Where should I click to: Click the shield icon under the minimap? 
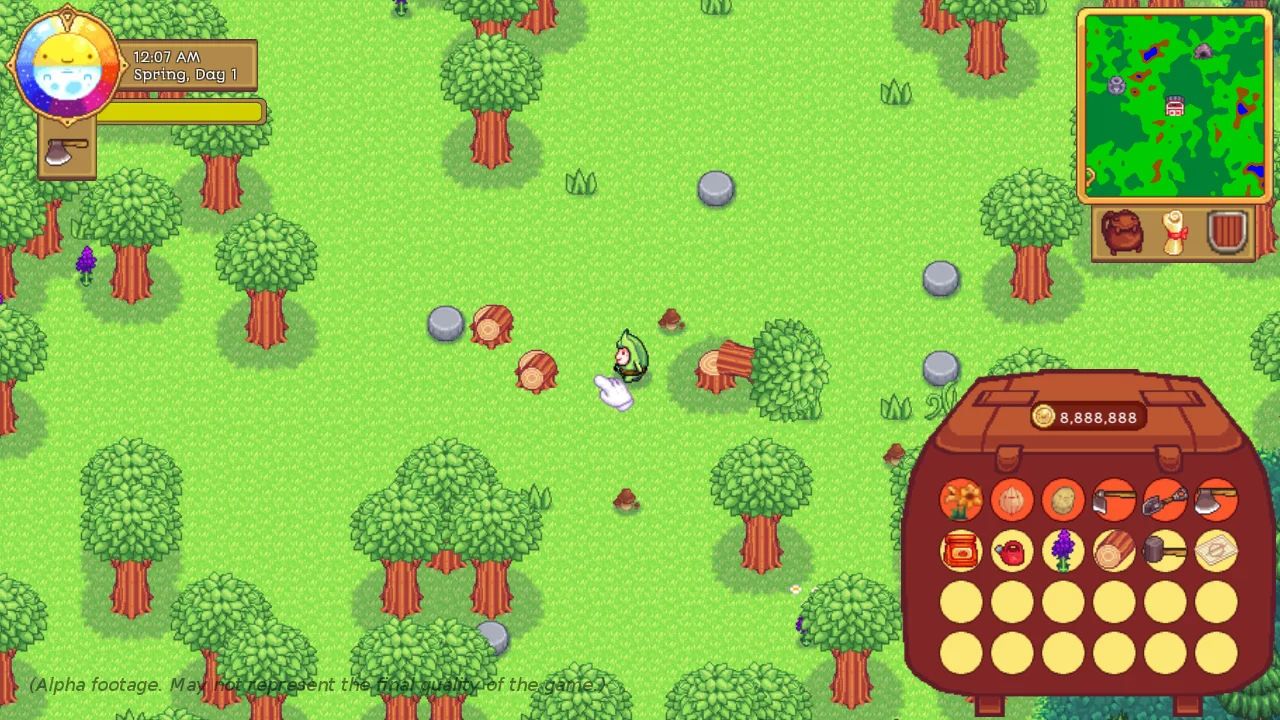1228,232
